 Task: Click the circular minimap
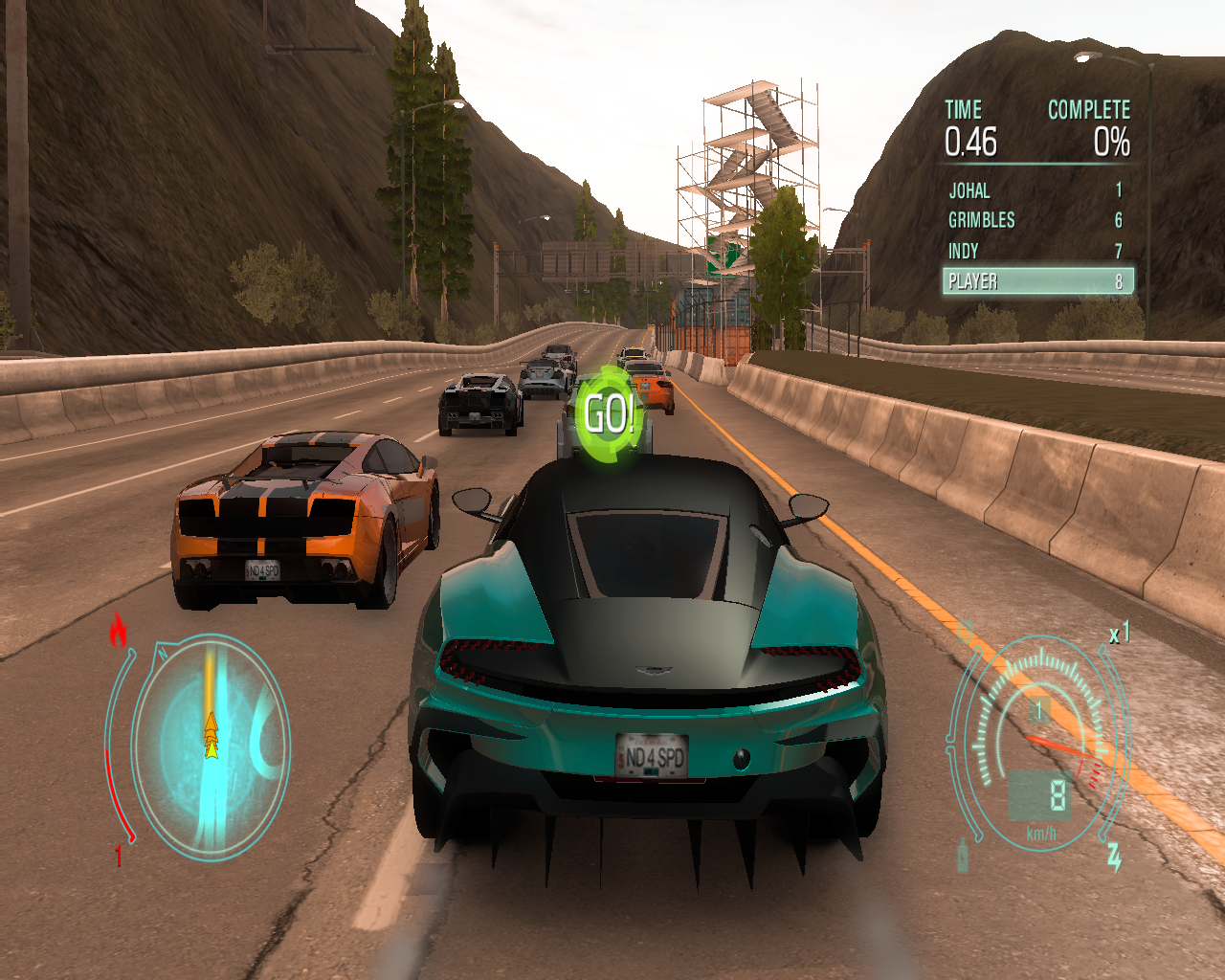point(211,746)
